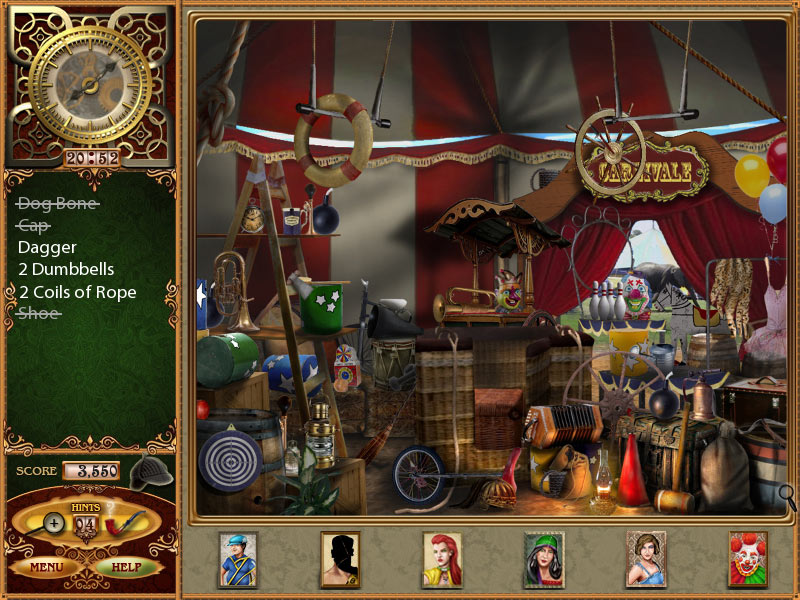Select 2 Dumbbells in the item list
Screen dimensions: 800x600
coord(66,269)
